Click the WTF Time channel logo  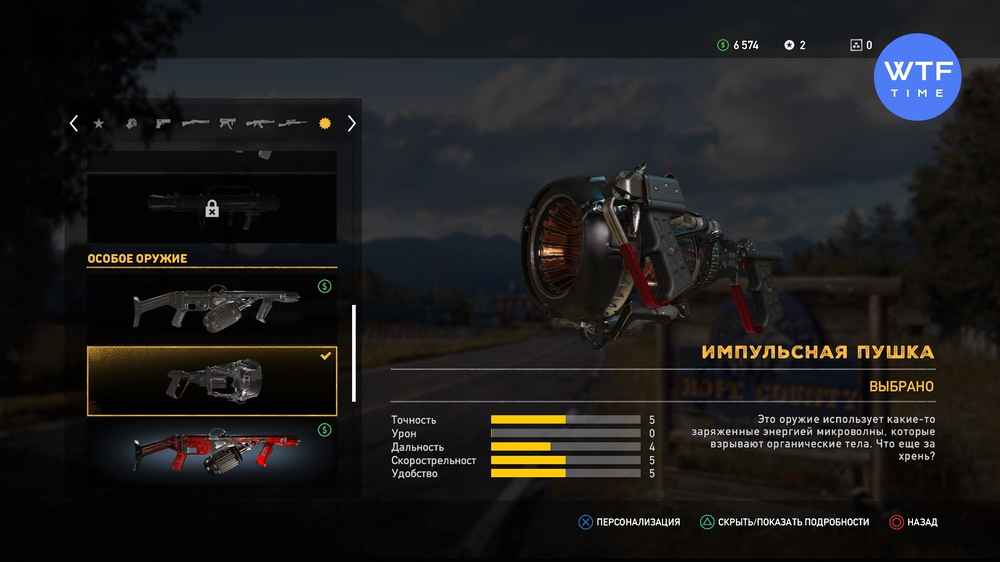tap(917, 77)
